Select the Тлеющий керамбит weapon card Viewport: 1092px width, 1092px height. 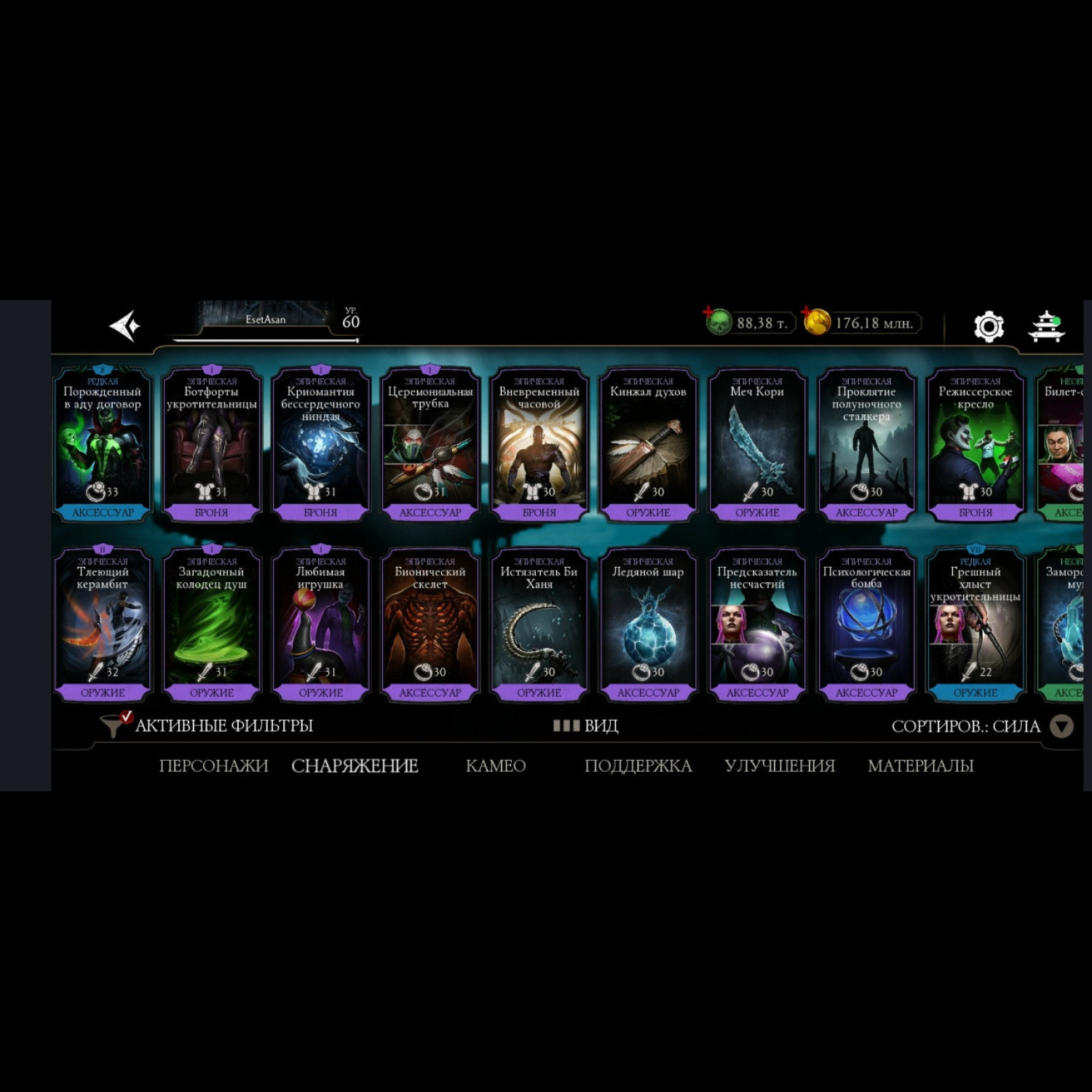(x=103, y=624)
